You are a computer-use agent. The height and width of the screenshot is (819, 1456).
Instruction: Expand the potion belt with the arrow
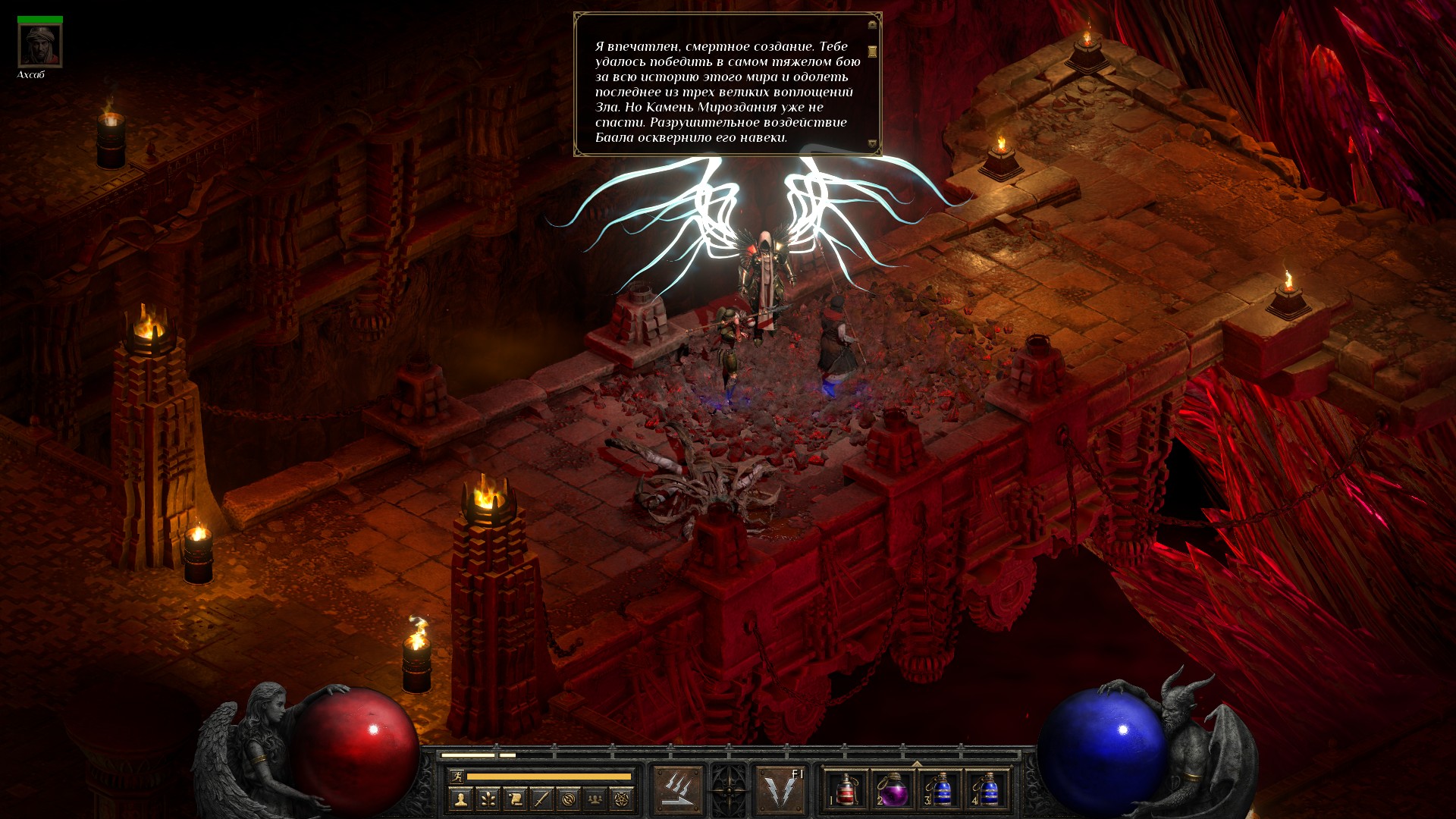point(917,763)
